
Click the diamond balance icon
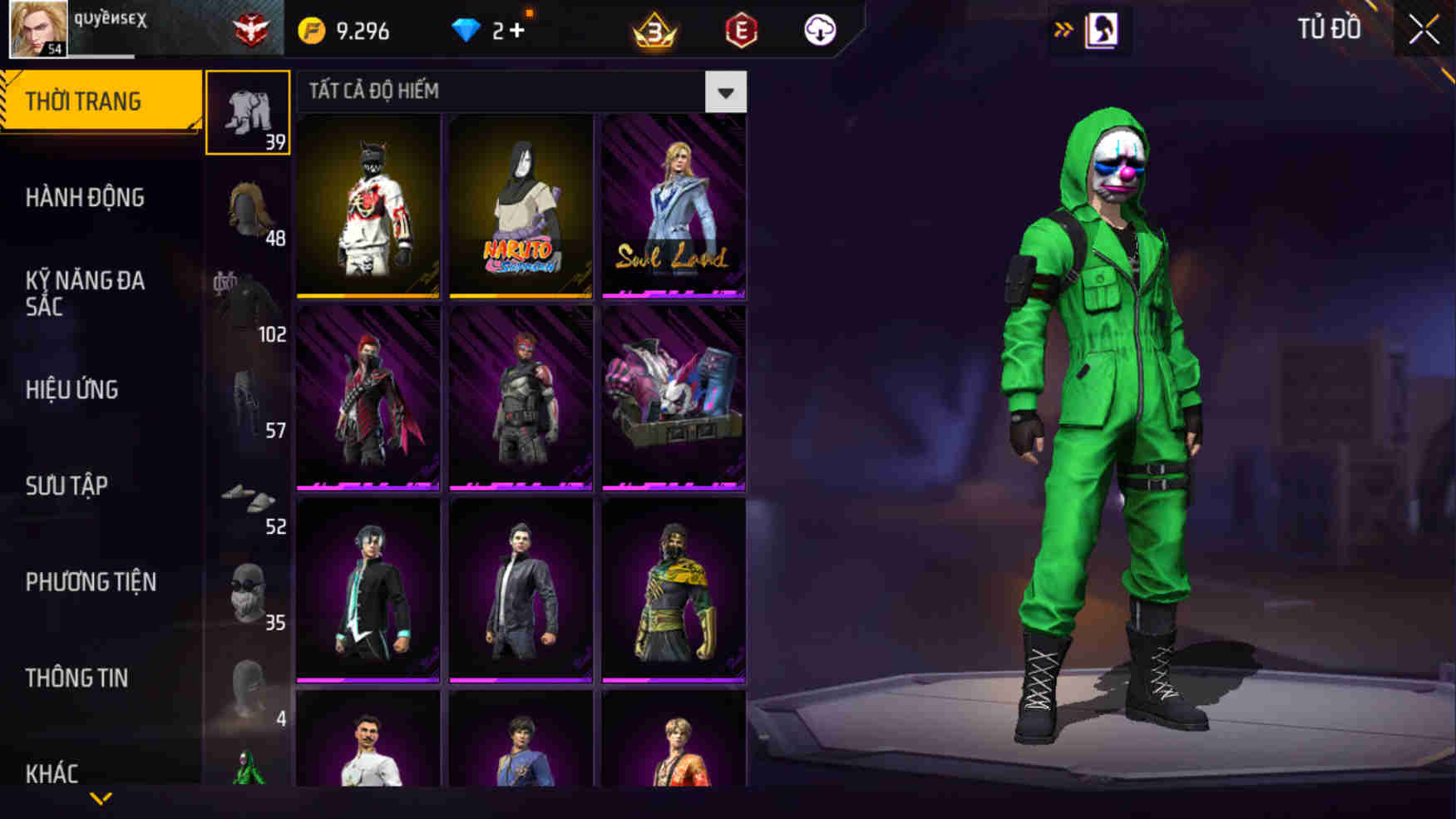[x=466, y=30]
